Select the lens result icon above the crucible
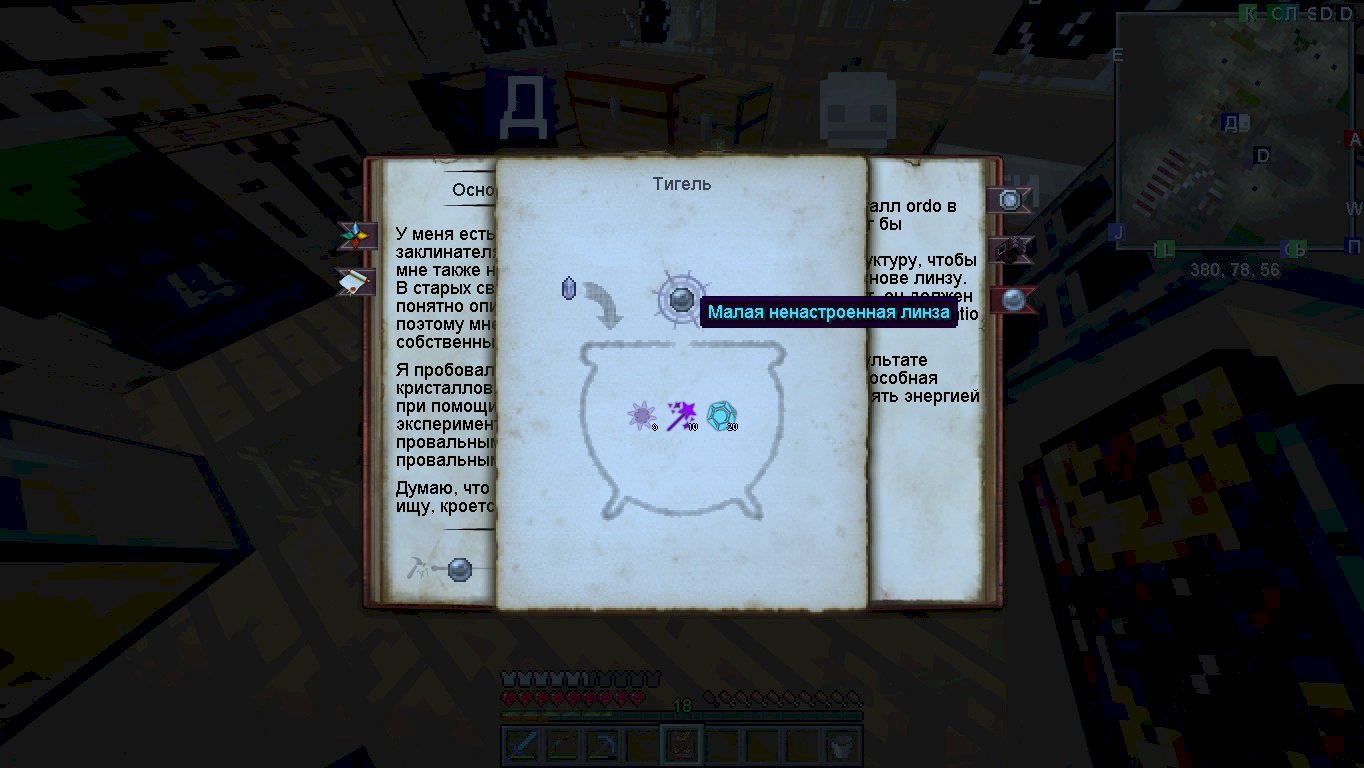This screenshot has width=1364, height=768. pos(681,298)
